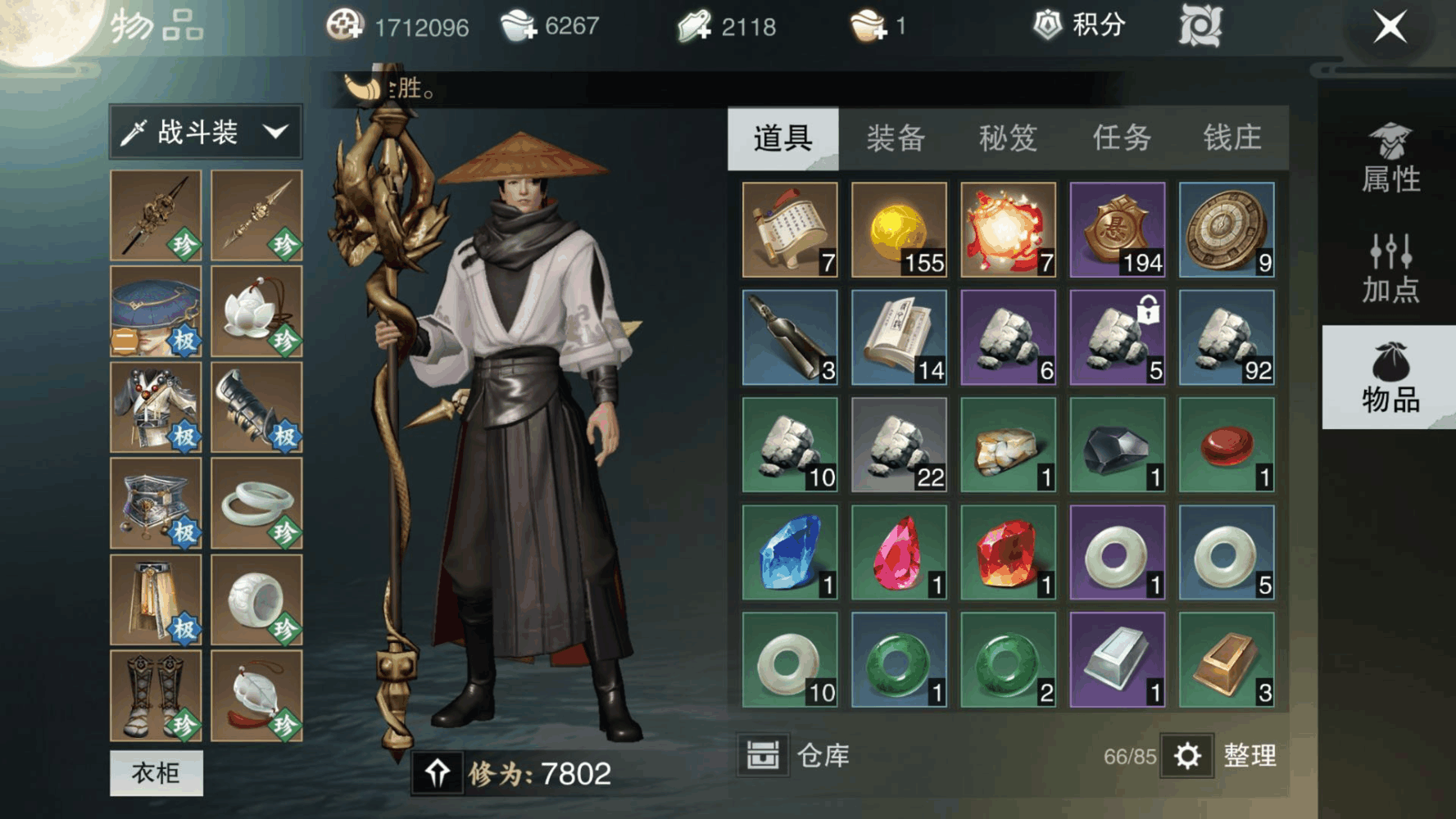
Task: Select the 道具 tab
Action: pos(782,138)
